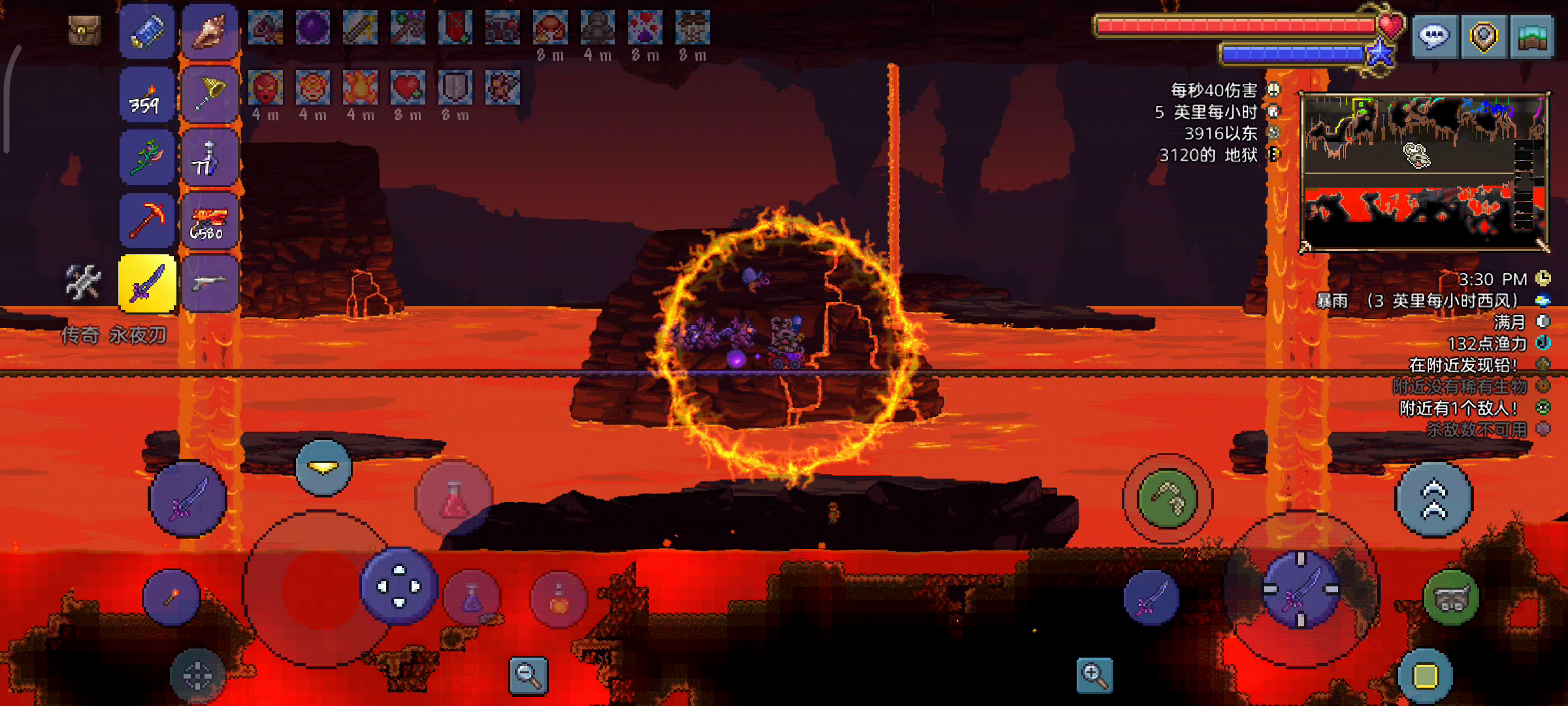Tap the quick torch button
1568x706 pixels.
pos(172,597)
